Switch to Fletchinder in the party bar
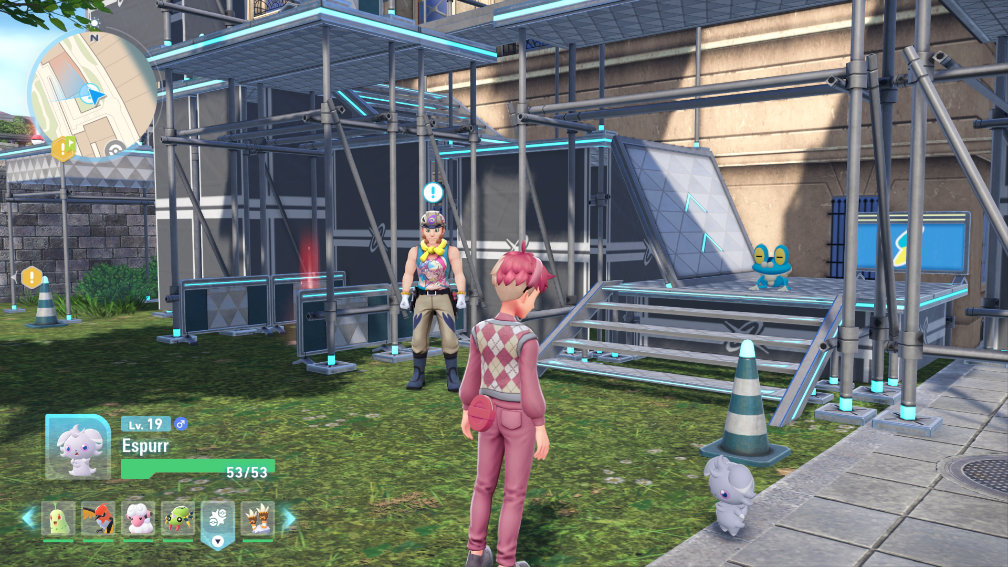Image resolution: width=1008 pixels, height=567 pixels. [x=98, y=519]
